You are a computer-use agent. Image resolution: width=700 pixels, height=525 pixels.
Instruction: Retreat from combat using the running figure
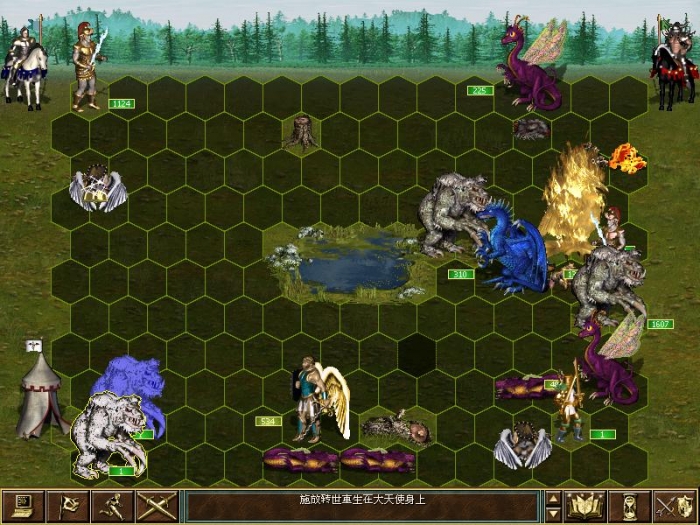tap(112, 506)
